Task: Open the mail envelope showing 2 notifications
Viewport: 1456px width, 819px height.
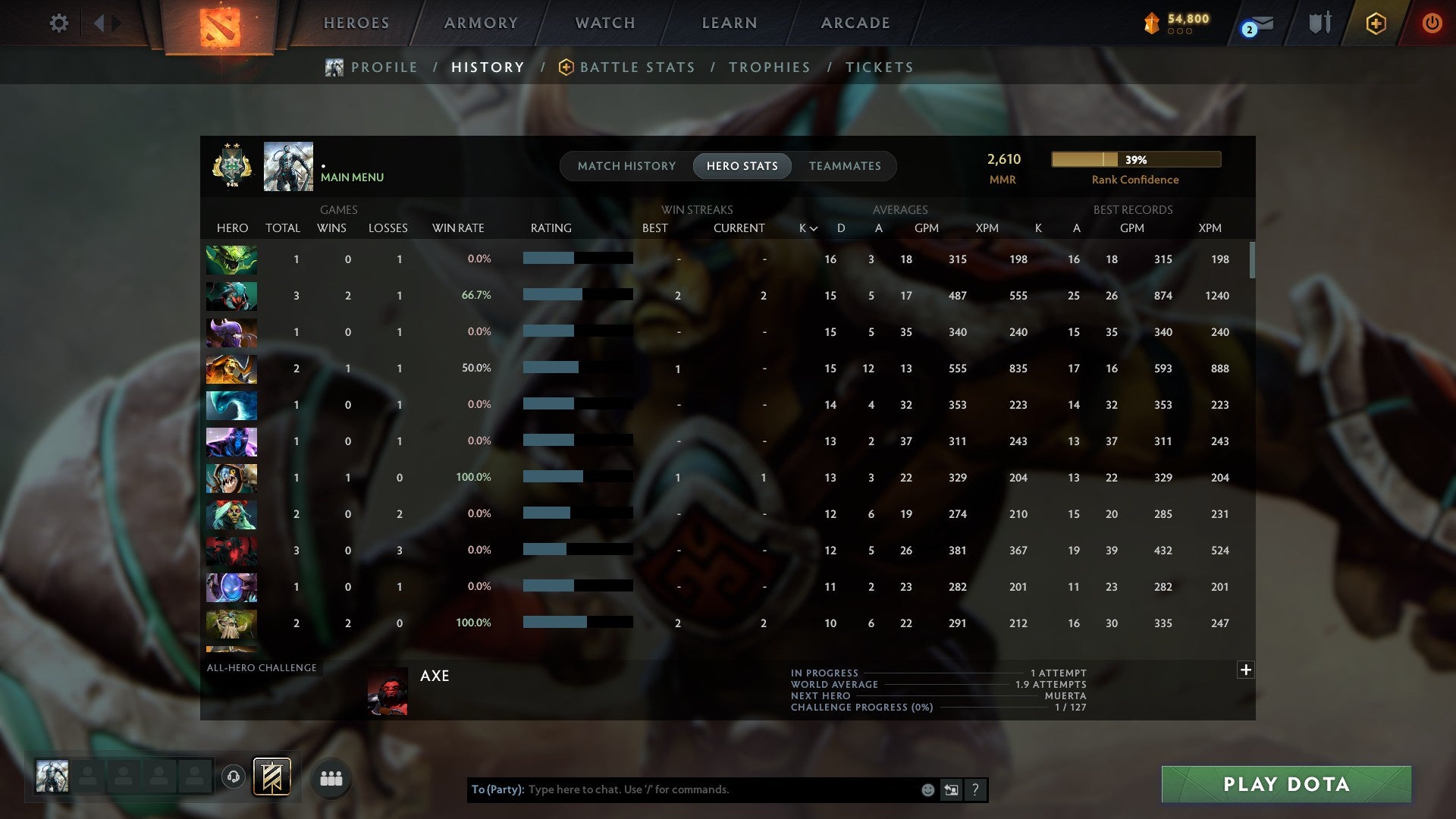Action: (1255, 24)
